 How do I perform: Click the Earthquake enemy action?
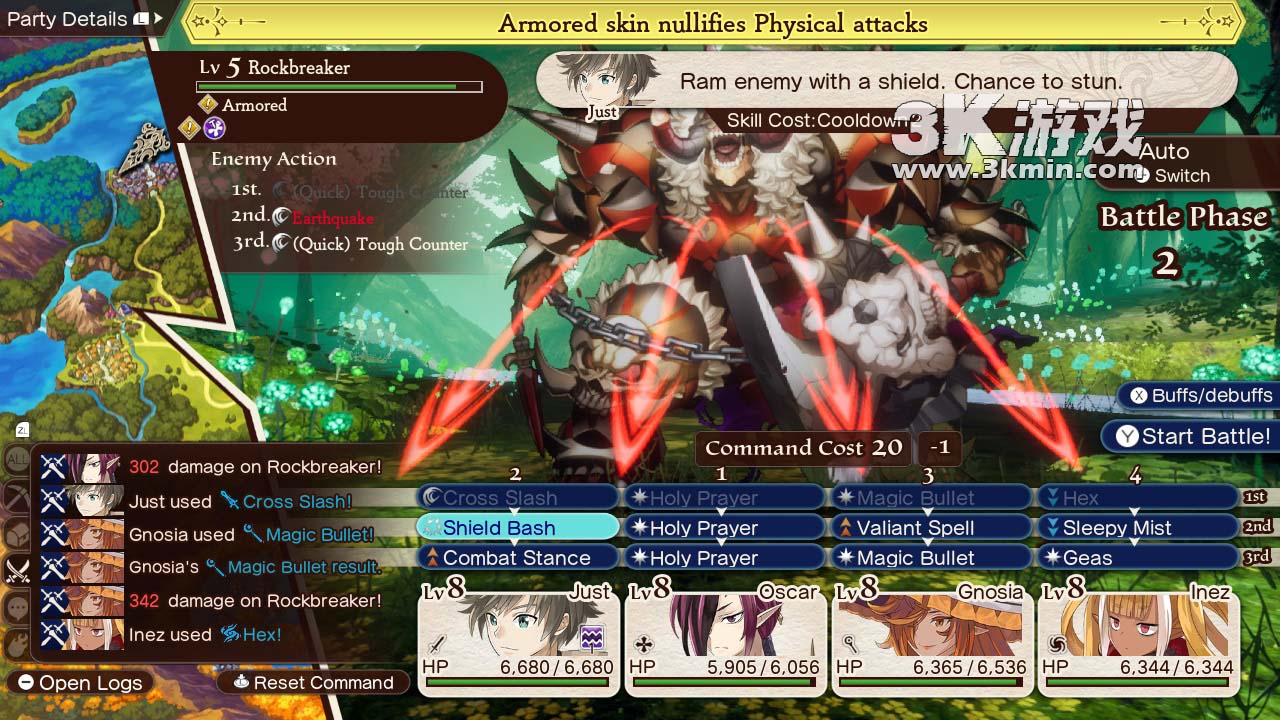332,218
